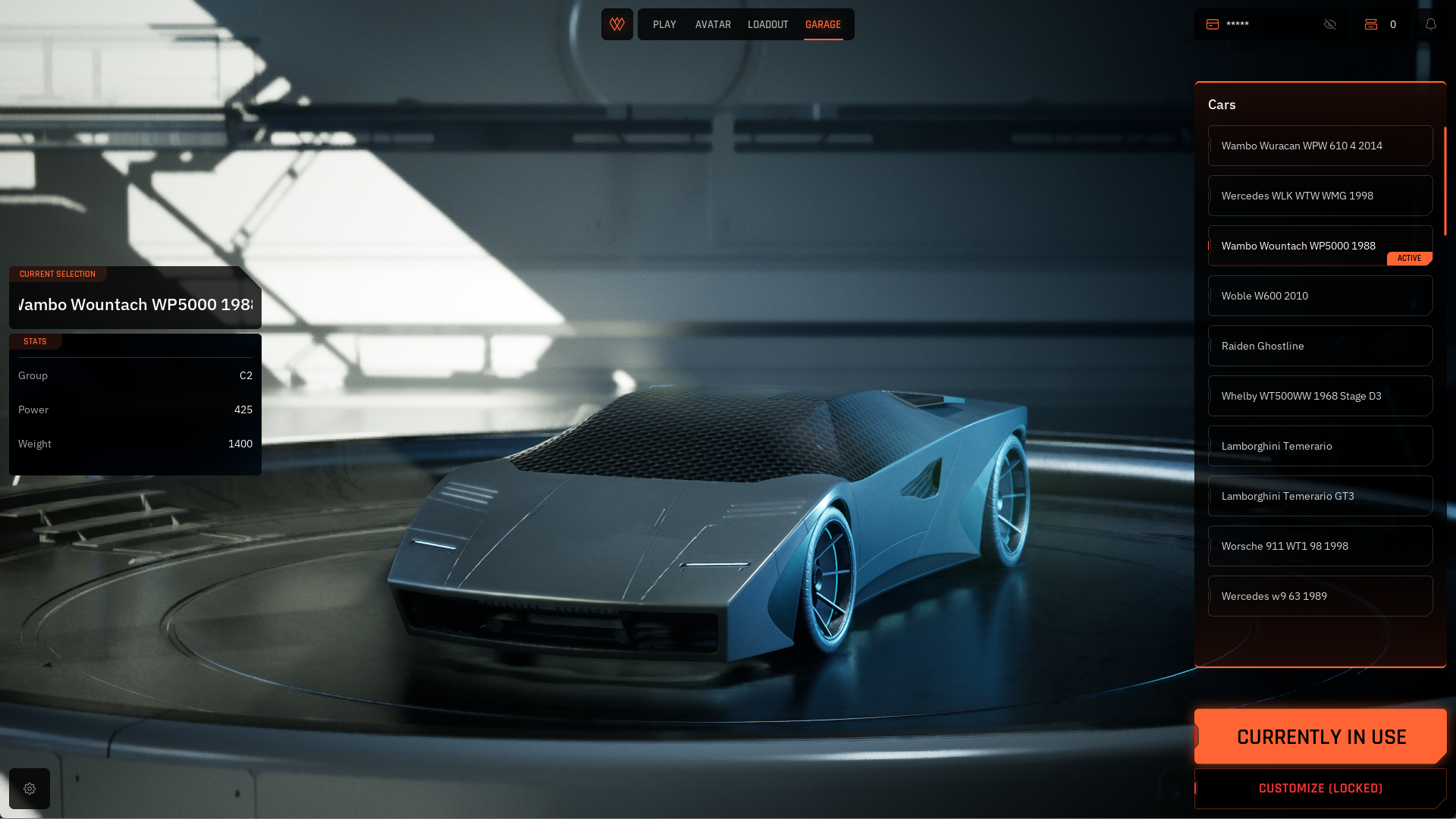Click the logo home button

pyautogui.click(x=617, y=24)
